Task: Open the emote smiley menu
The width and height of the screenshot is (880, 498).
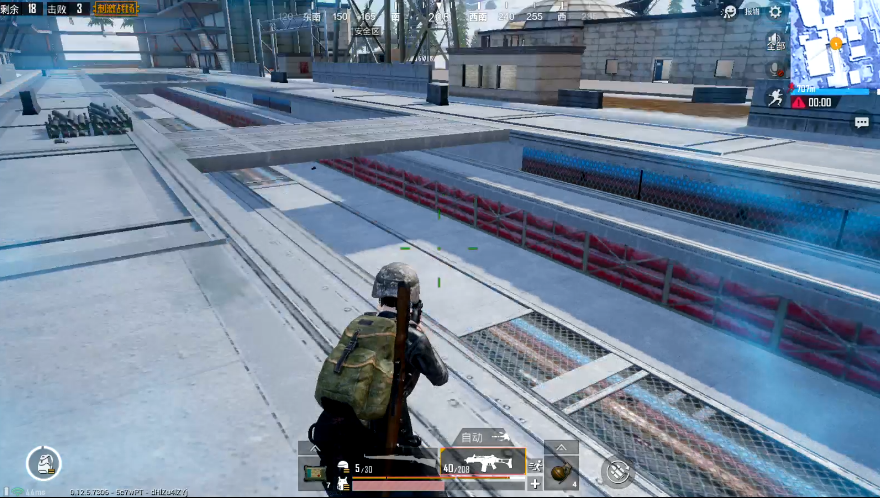Action: click(x=731, y=11)
